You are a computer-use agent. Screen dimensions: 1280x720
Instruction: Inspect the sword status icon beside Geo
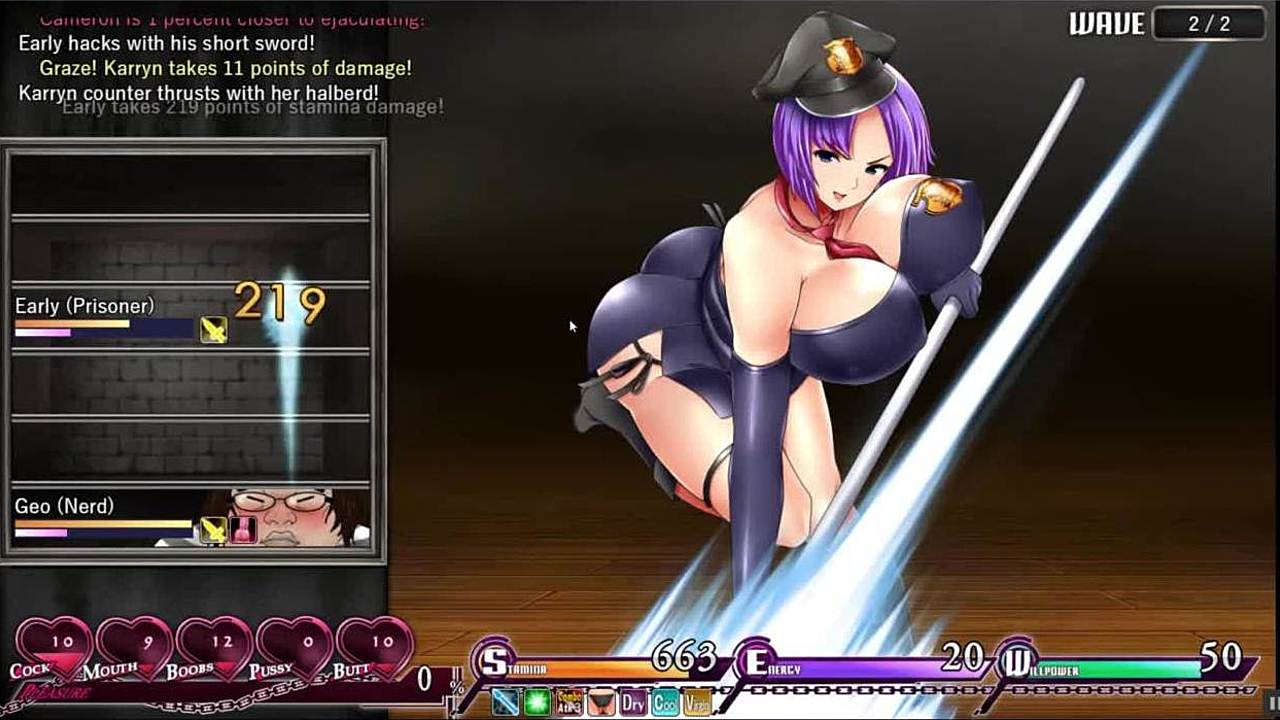[212, 530]
